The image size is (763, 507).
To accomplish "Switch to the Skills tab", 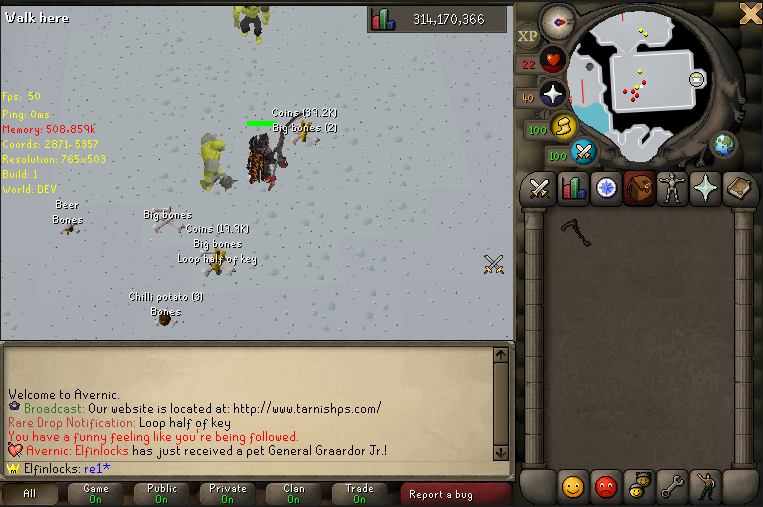I will point(573,189).
